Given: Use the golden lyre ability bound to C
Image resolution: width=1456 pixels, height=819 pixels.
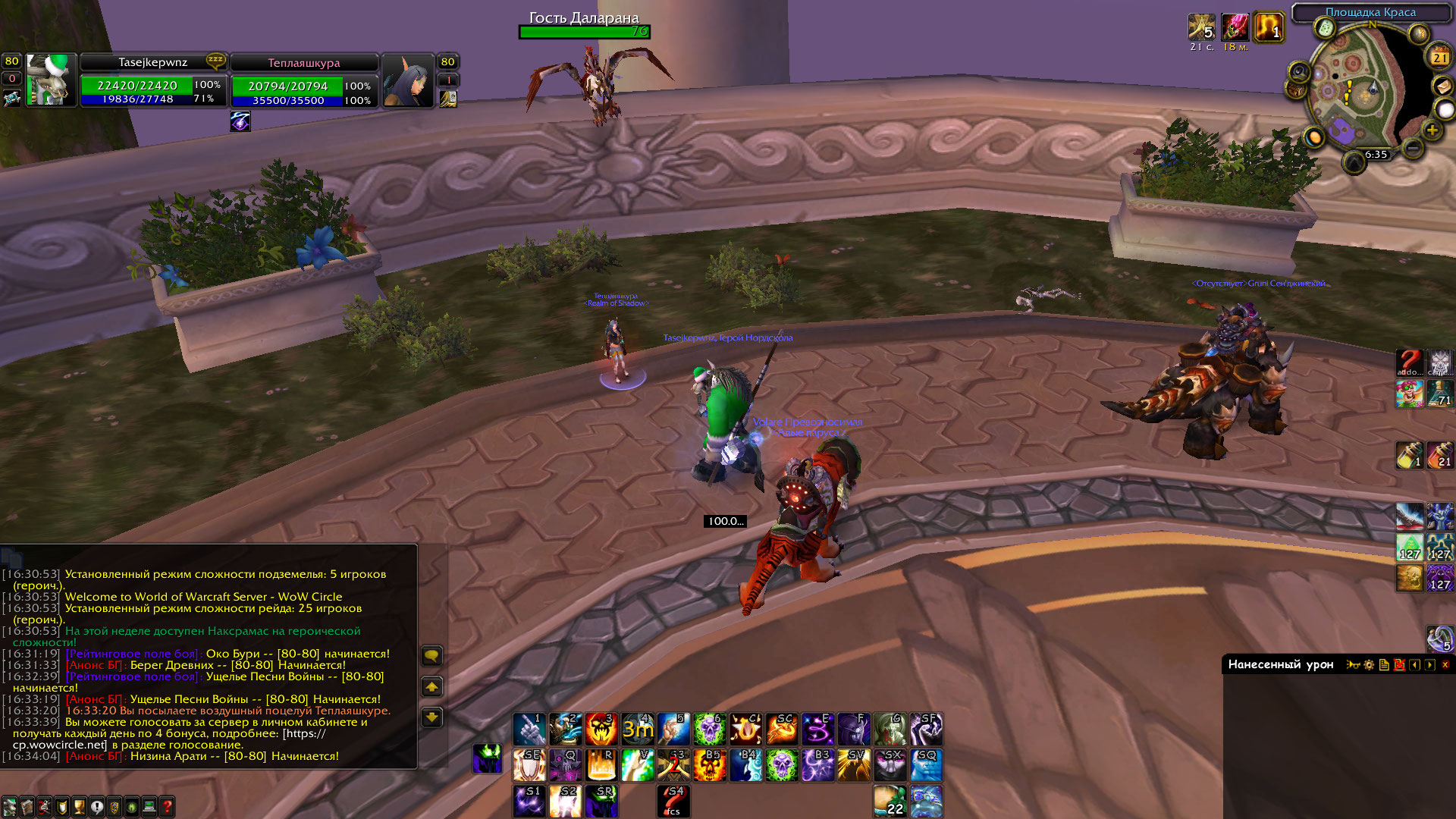Looking at the screenshot, I should point(746,730).
